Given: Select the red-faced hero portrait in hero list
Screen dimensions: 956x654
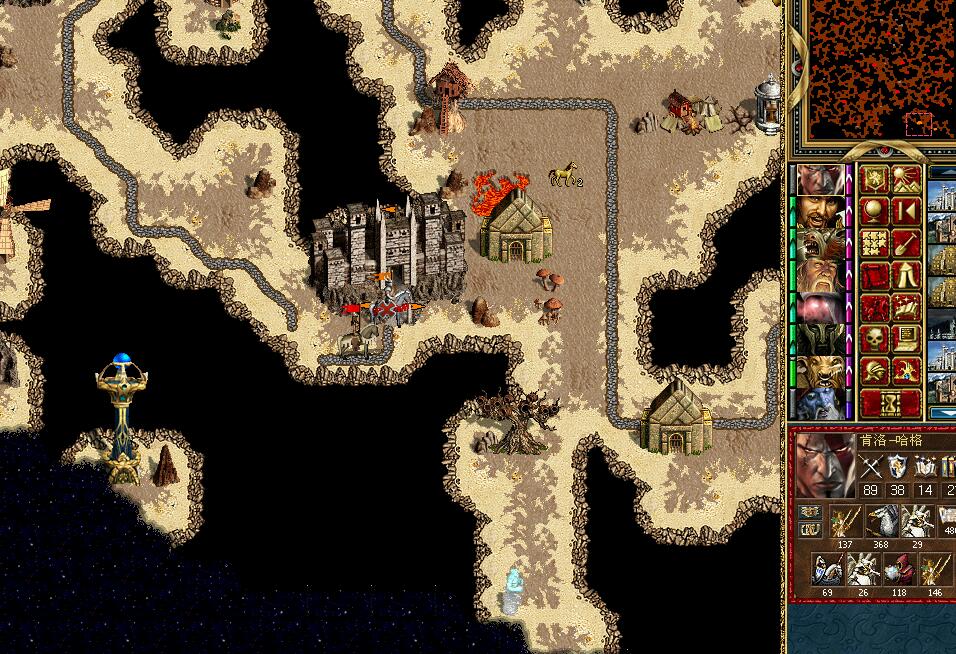Looking at the screenshot, I should pos(818,180).
